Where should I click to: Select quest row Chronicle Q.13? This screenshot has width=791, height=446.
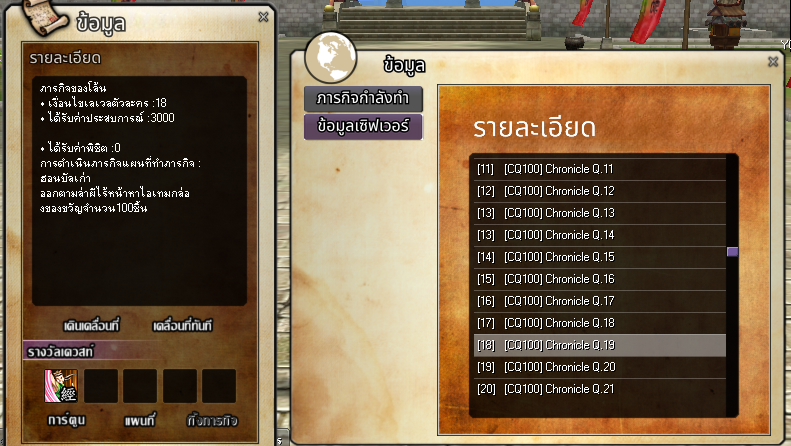coord(599,213)
